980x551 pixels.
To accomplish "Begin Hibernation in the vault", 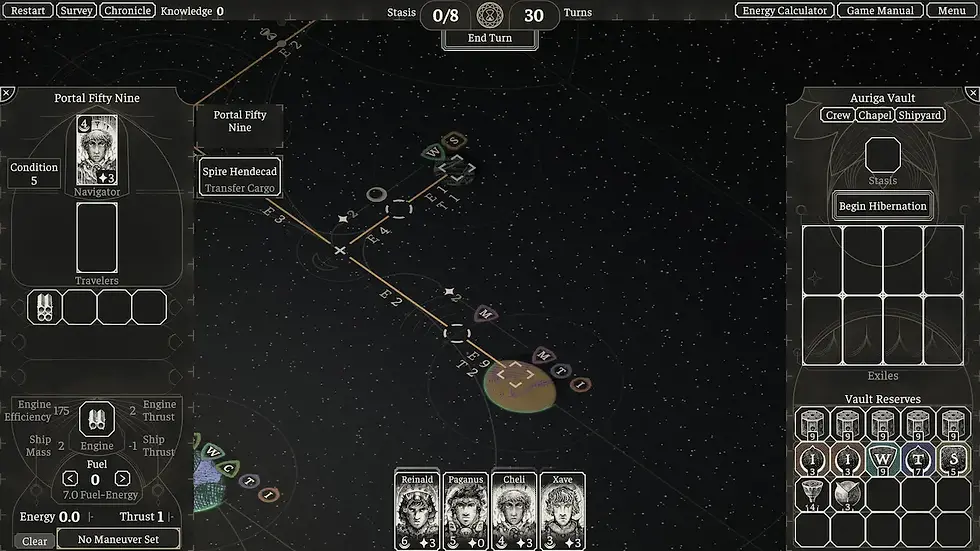I will (x=883, y=206).
